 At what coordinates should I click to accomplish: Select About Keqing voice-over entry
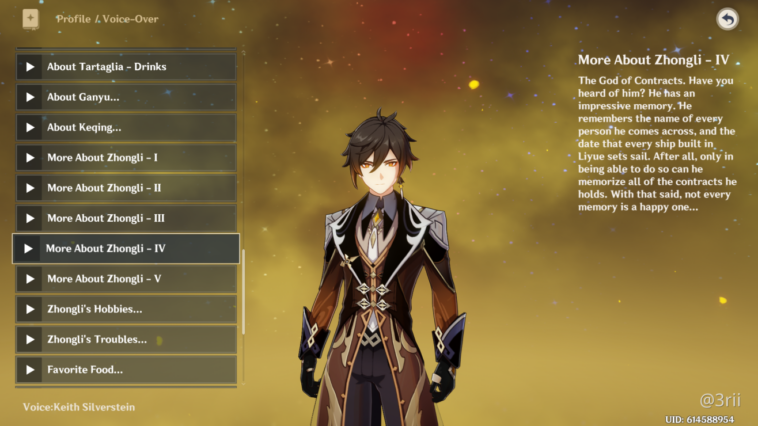127,127
